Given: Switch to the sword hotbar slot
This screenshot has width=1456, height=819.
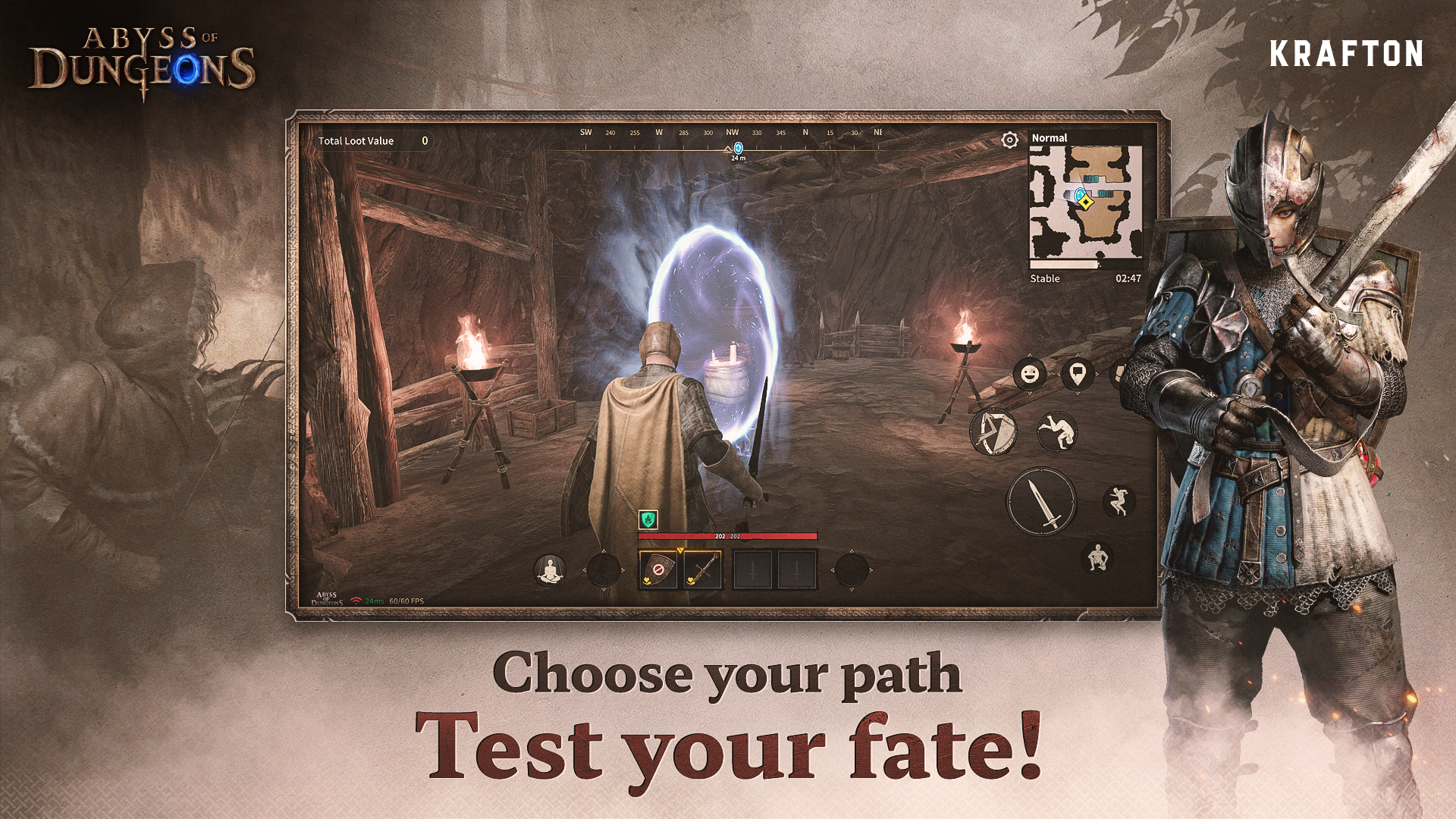Looking at the screenshot, I should (x=703, y=568).
